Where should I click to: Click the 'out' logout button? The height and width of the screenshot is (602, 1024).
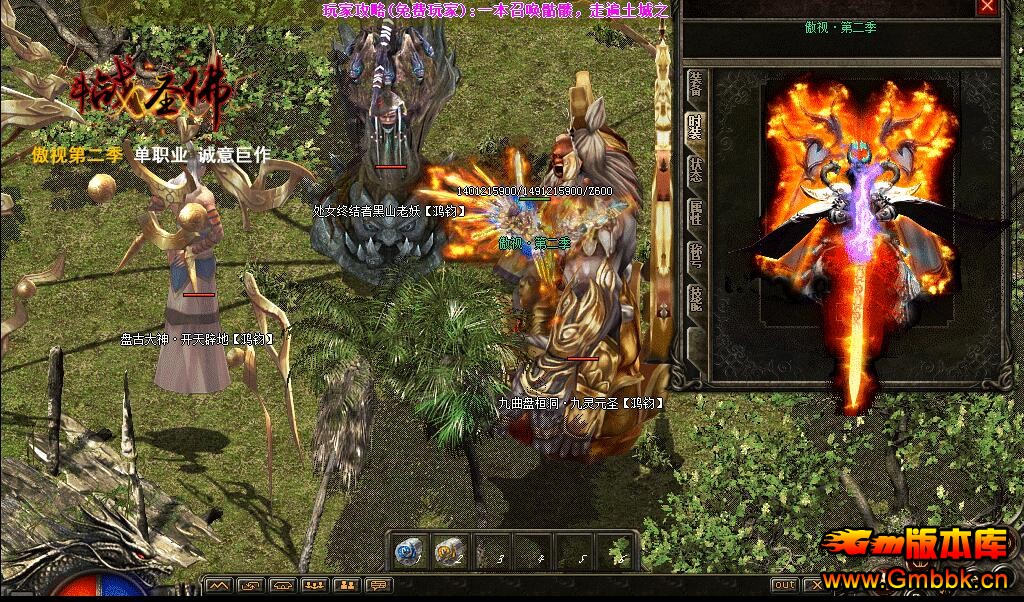(x=785, y=585)
